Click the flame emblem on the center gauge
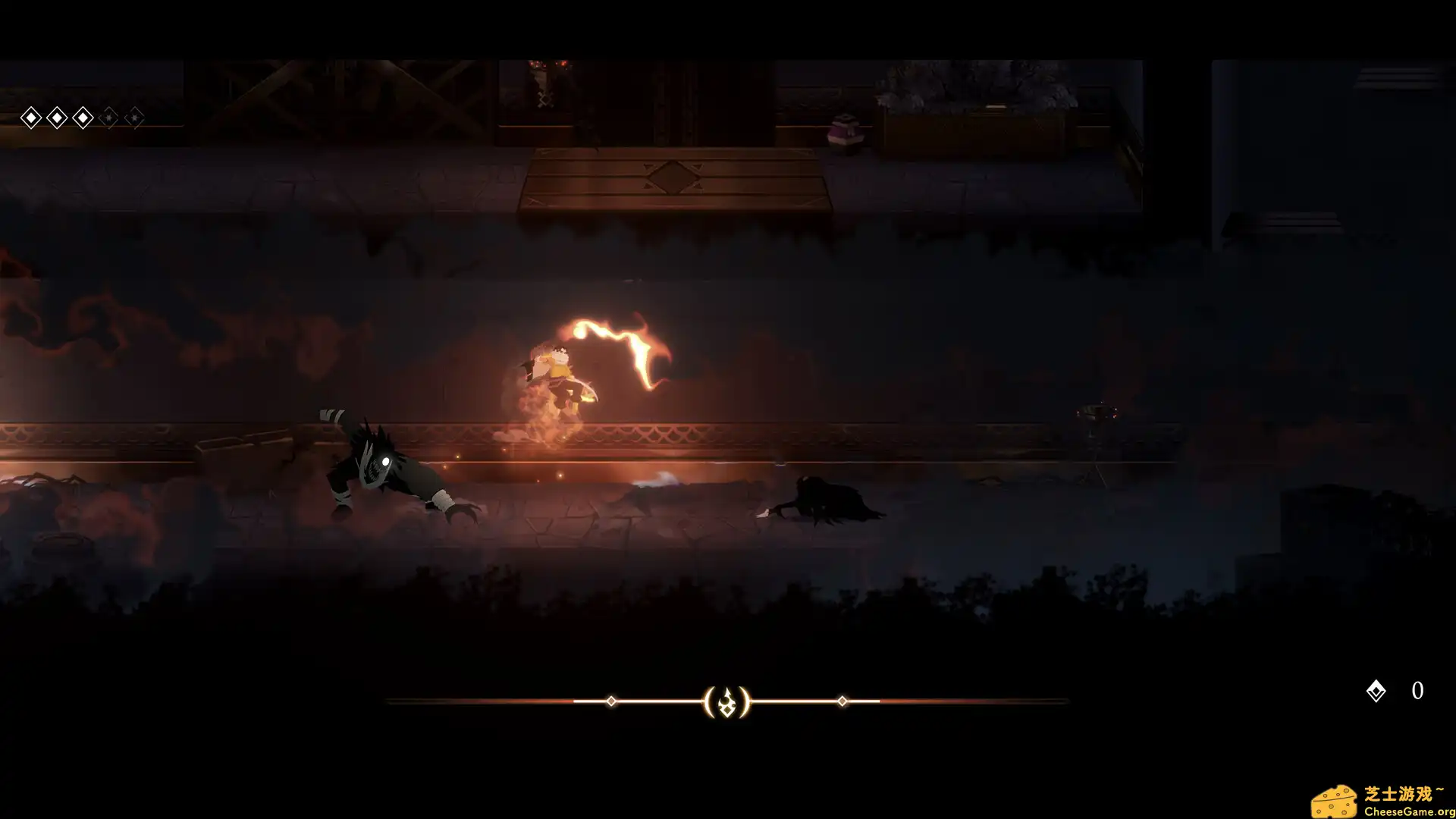Screen dimensions: 1456x819 (727, 702)
